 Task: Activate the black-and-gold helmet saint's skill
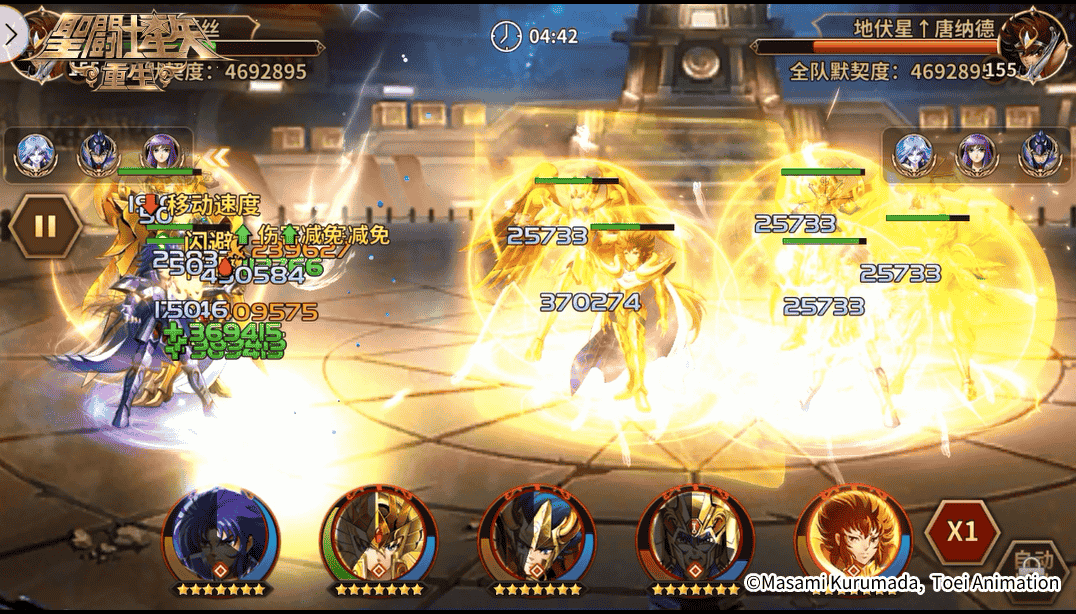tap(695, 536)
